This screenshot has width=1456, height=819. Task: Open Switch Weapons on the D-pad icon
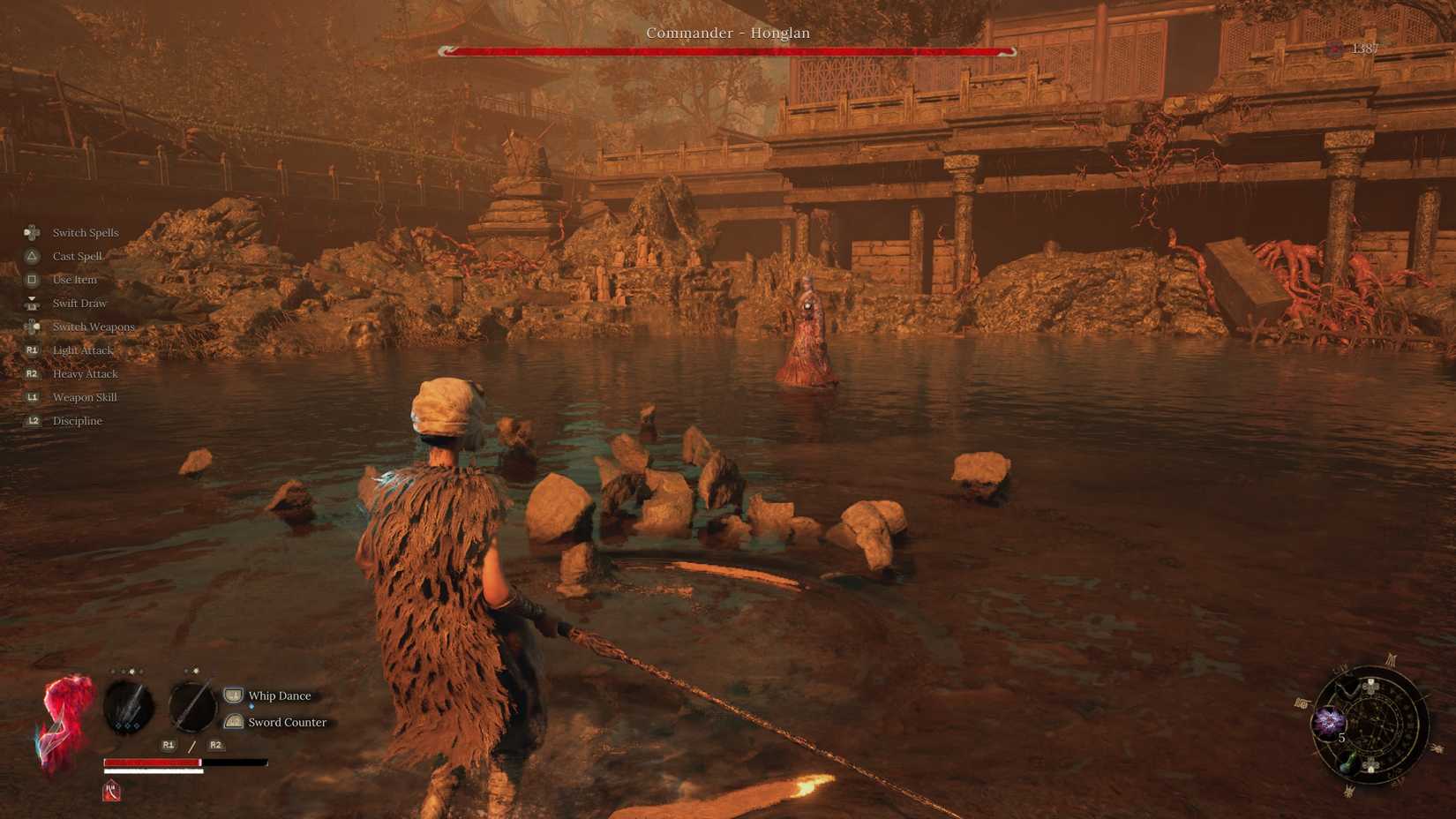point(32,327)
